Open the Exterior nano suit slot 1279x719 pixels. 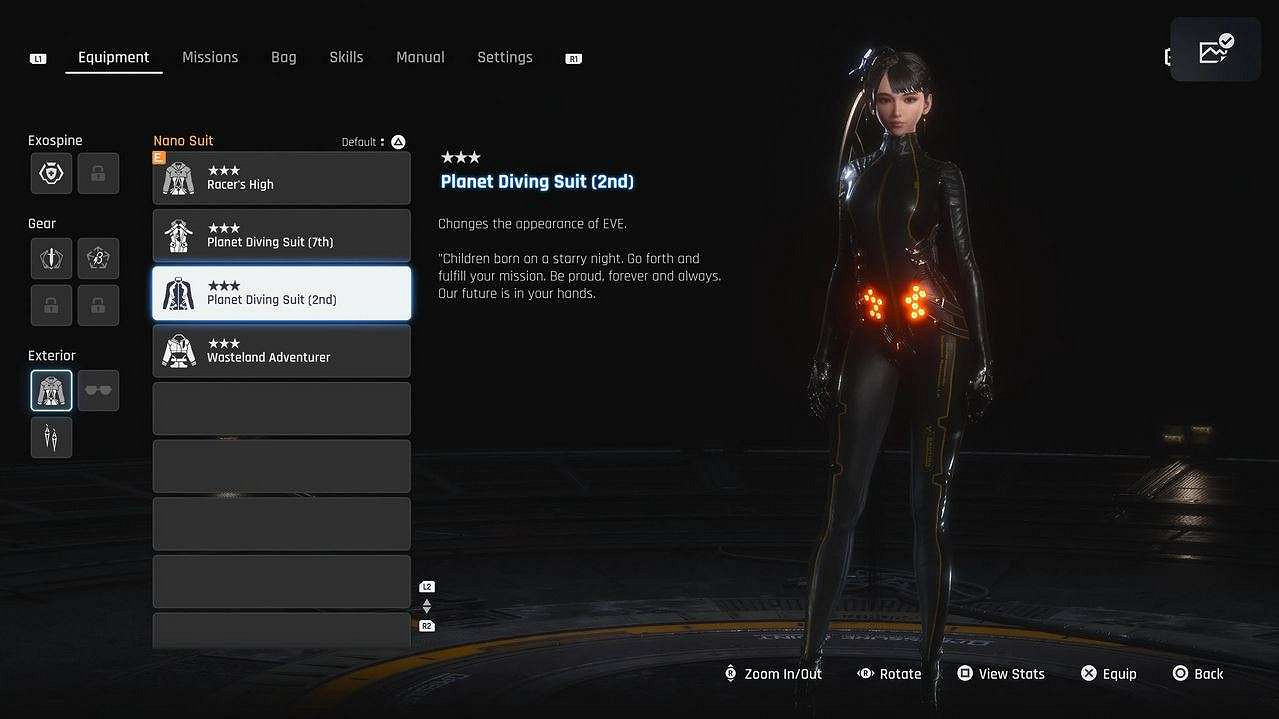(x=51, y=391)
